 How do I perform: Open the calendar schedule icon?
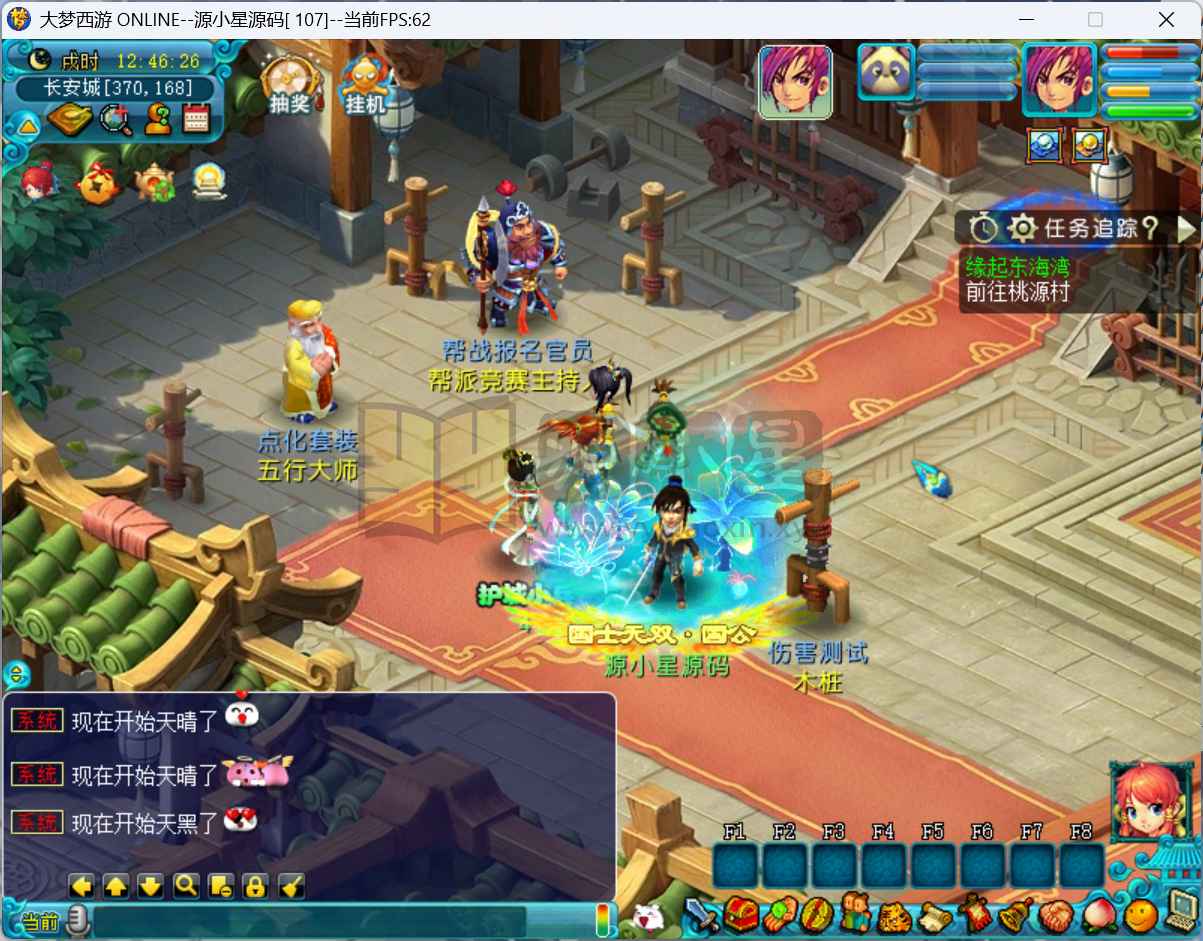196,119
